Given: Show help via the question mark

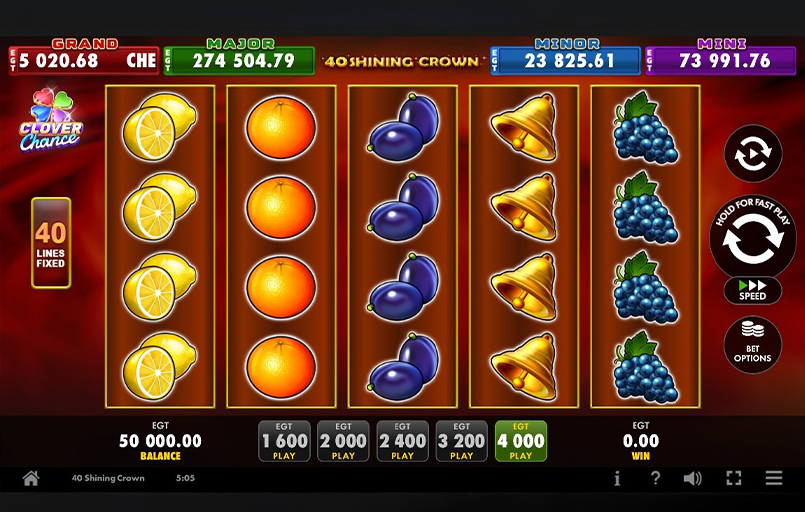Looking at the screenshot, I should [x=655, y=479].
